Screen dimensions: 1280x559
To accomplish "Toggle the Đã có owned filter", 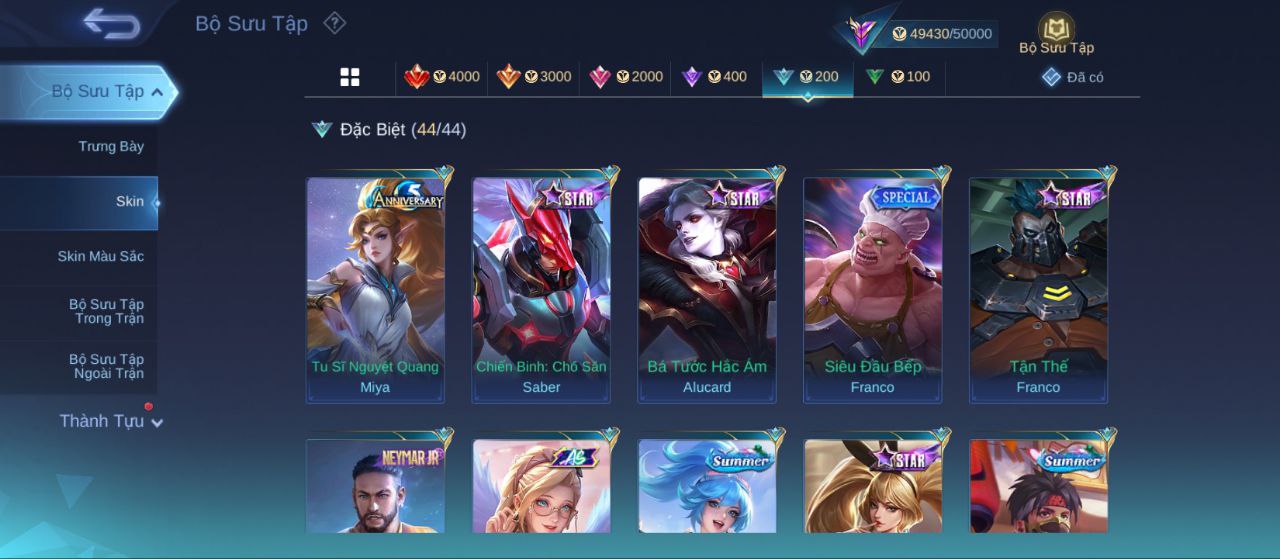I will [1073, 77].
